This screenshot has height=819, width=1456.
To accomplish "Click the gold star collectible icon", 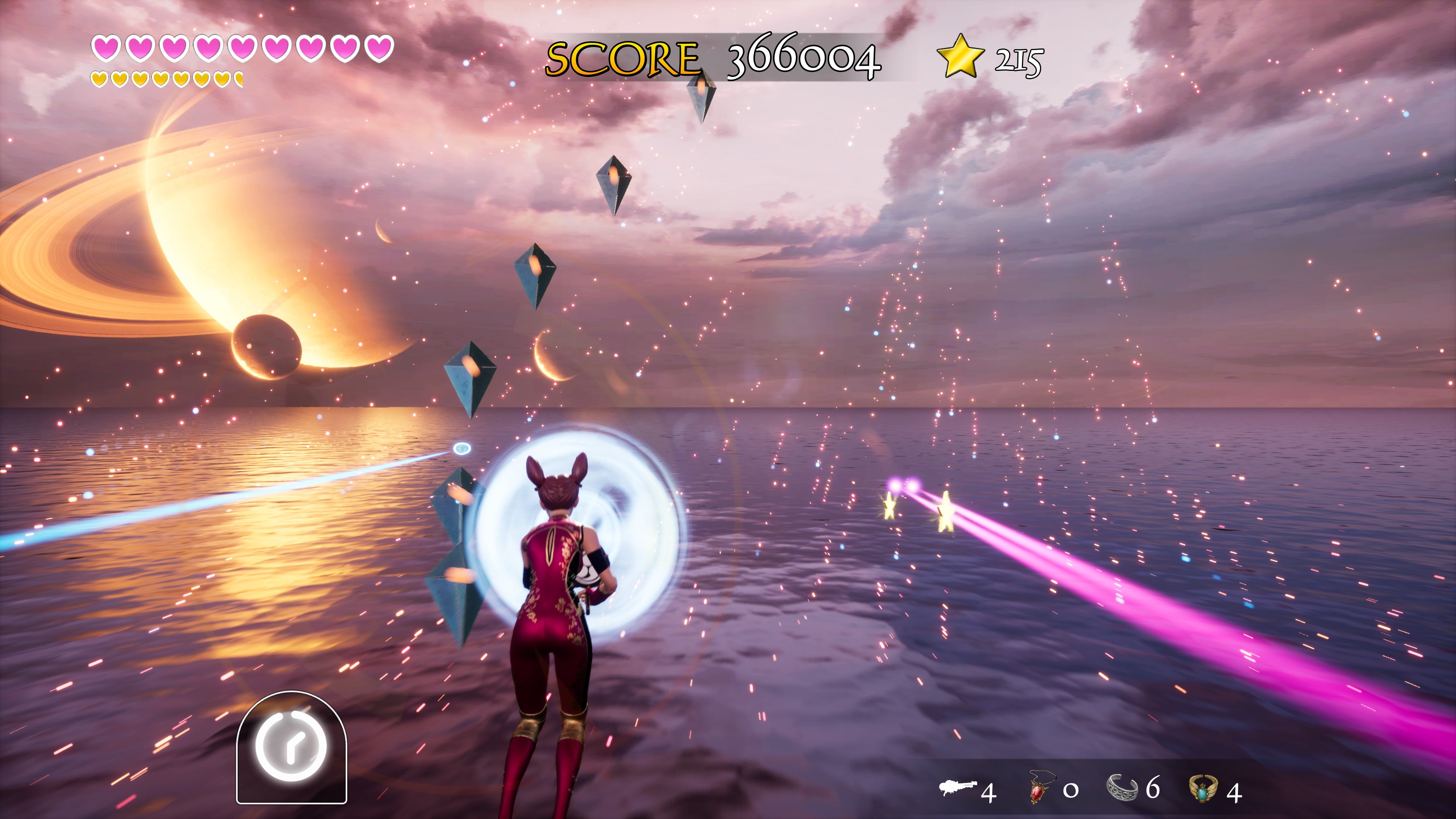I will coord(960,56).
